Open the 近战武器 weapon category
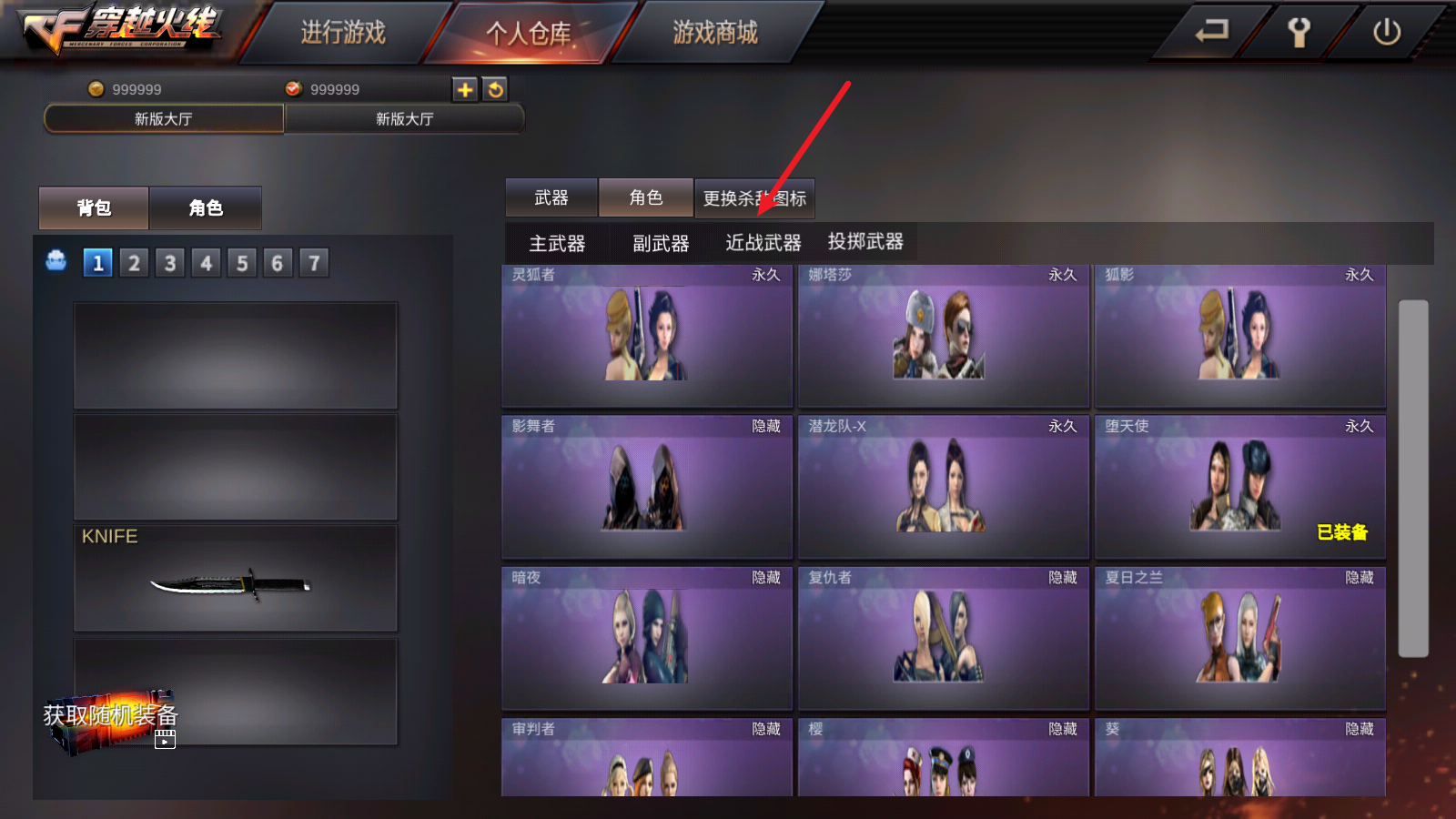The image size is (1456, 819). click(x=764, y=242)
